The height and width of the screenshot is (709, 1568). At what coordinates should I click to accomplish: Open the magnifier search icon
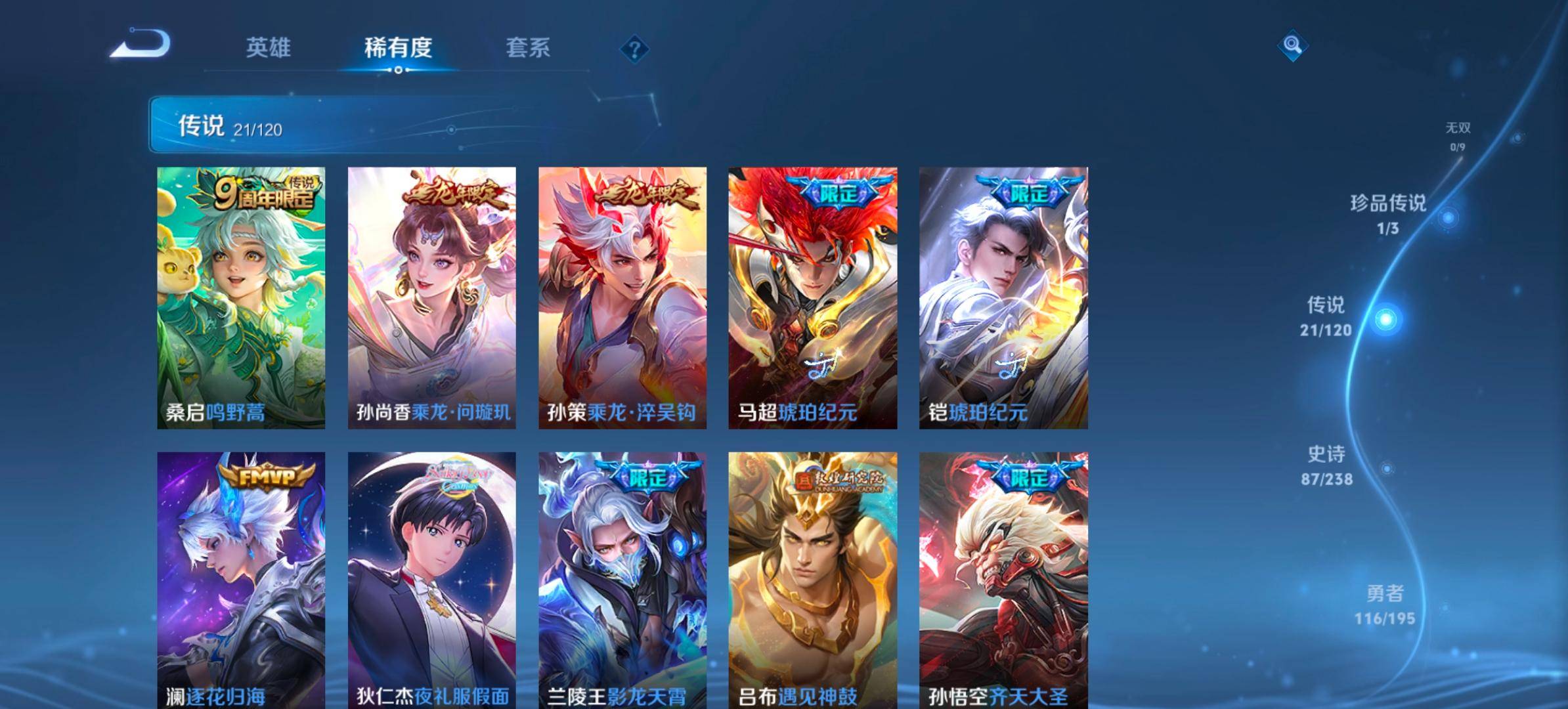(1292, 45)
